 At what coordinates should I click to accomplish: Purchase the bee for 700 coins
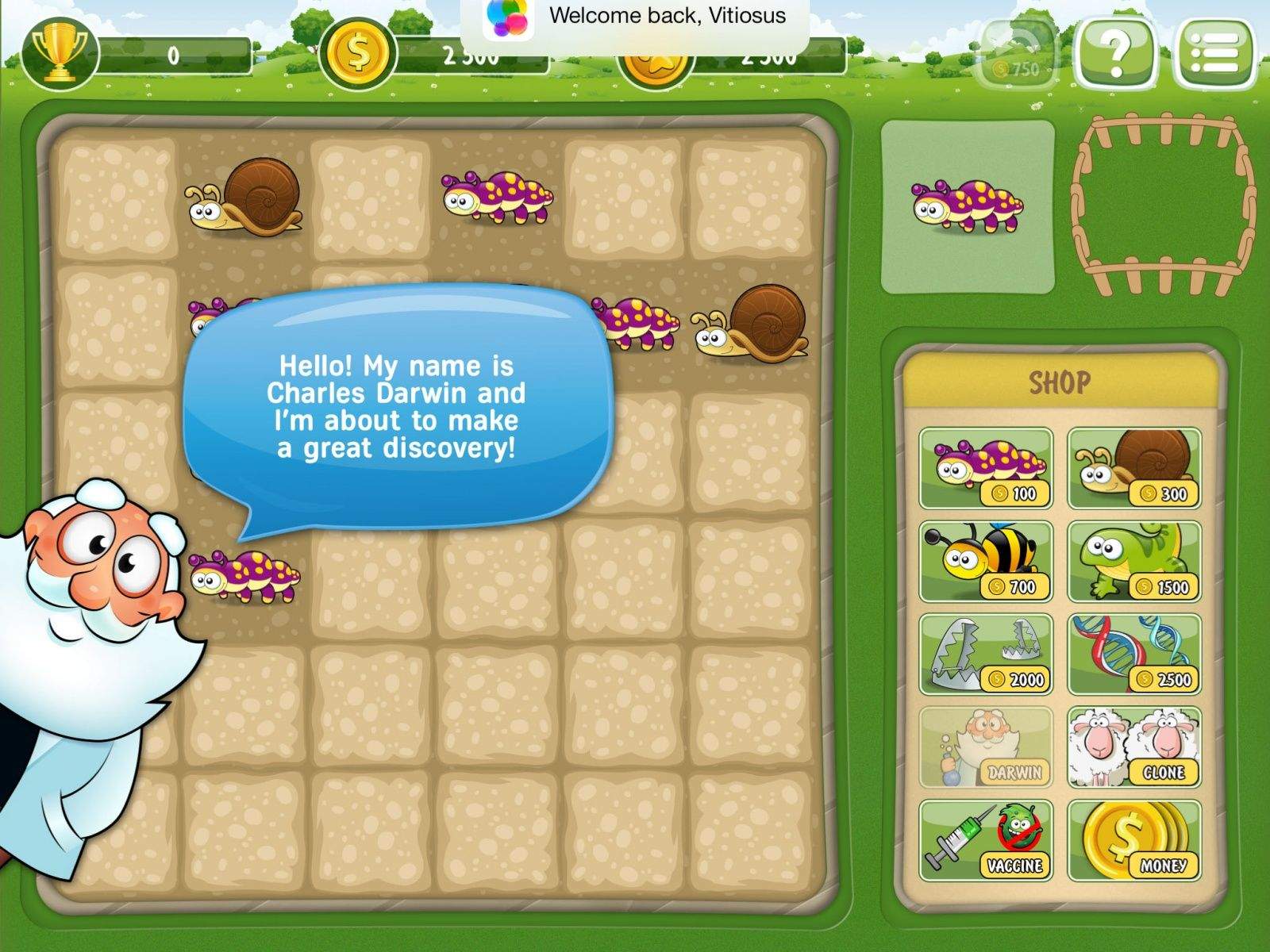(986, 561)
